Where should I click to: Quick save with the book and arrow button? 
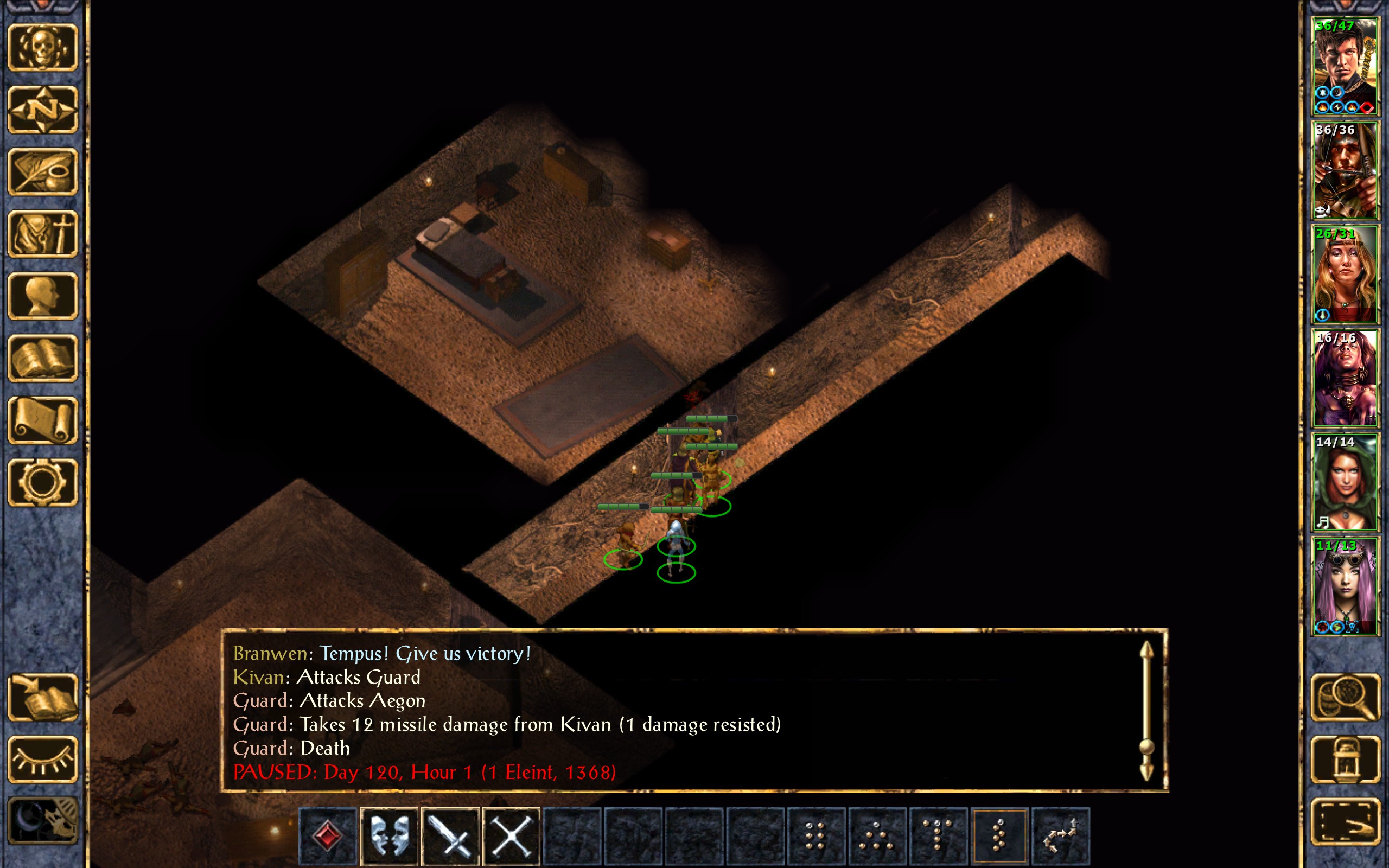[x=43, y=697]
